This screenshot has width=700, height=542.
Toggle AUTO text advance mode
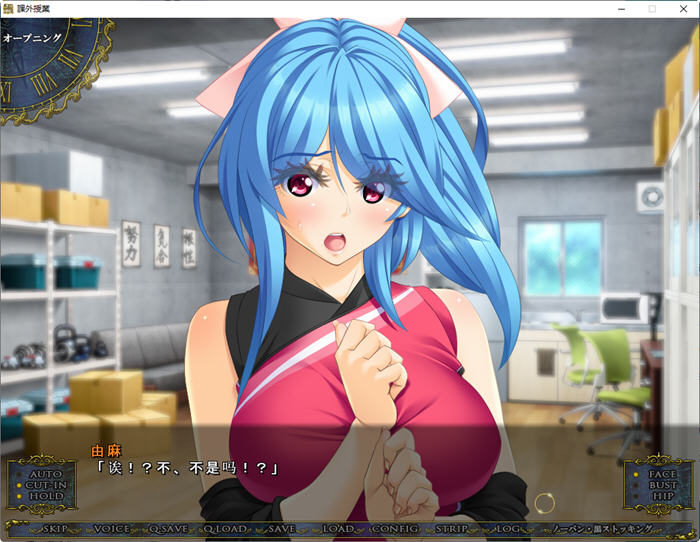pyautogui.click(x=46, y=473)
